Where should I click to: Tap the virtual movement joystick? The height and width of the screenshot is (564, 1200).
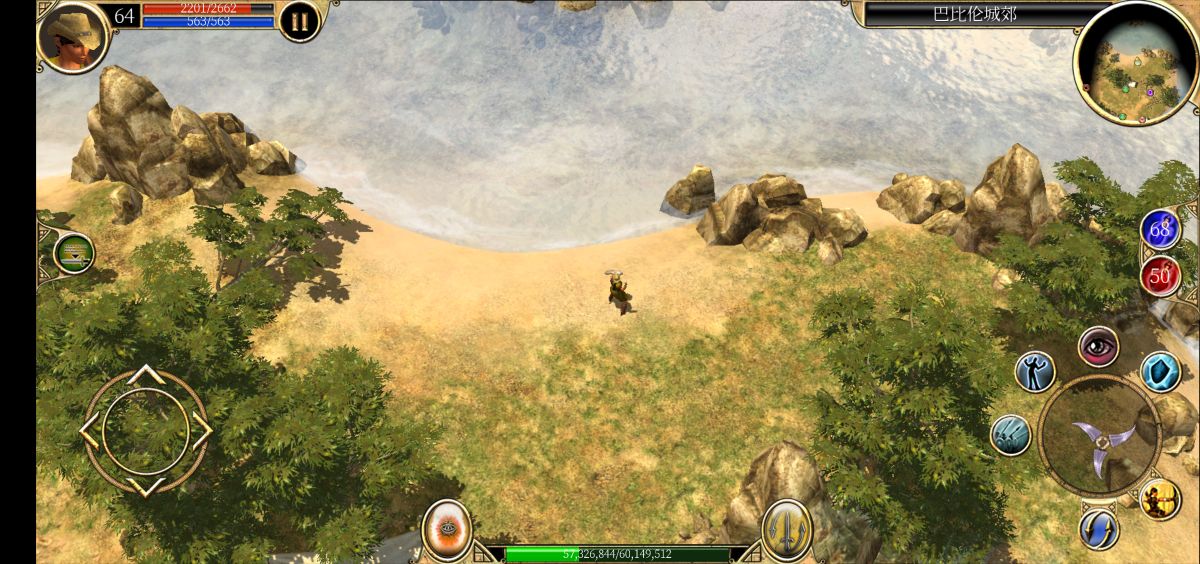pos(146,431)
